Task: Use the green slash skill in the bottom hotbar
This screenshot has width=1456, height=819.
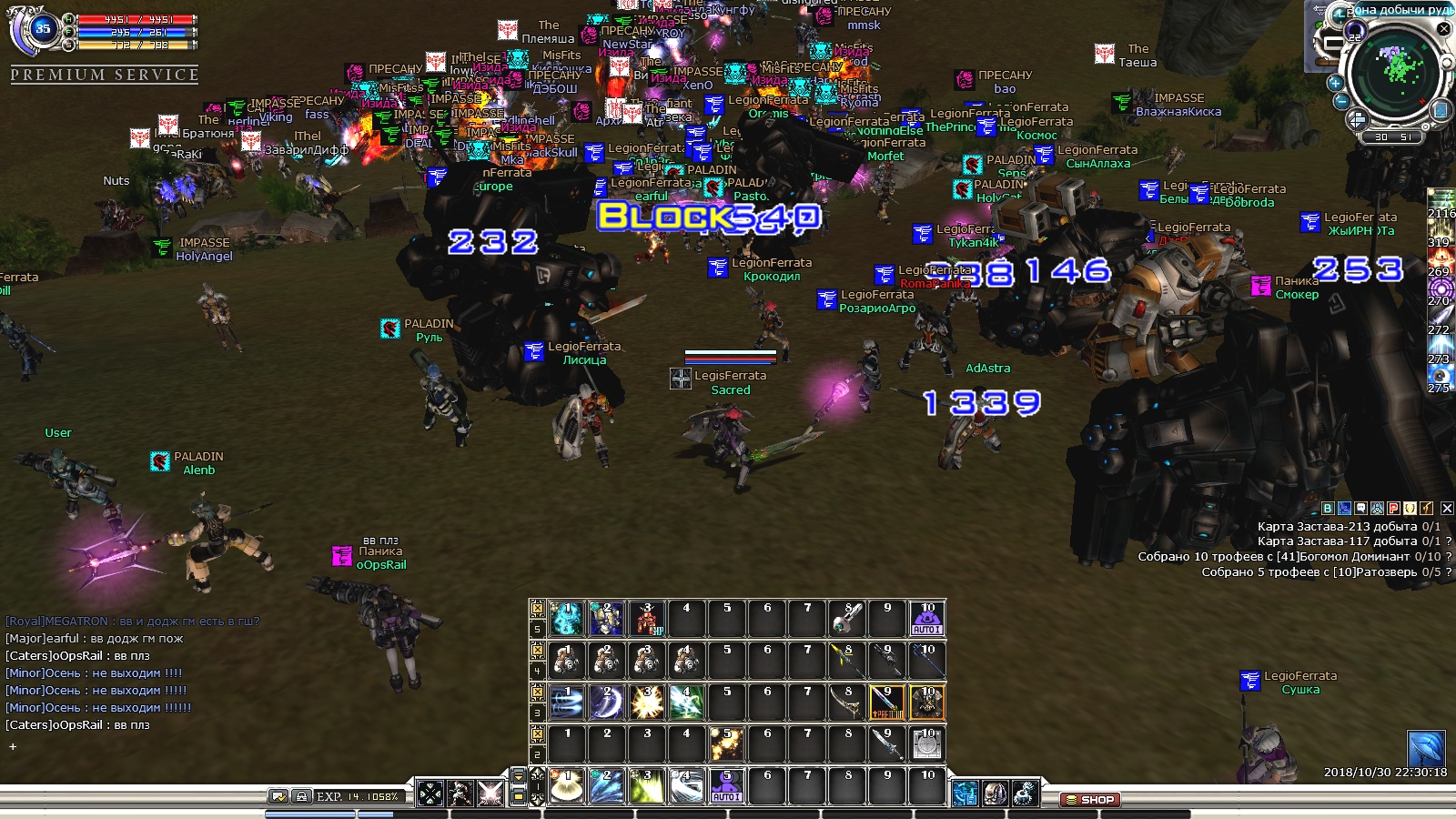Action: tap(647, 787)
